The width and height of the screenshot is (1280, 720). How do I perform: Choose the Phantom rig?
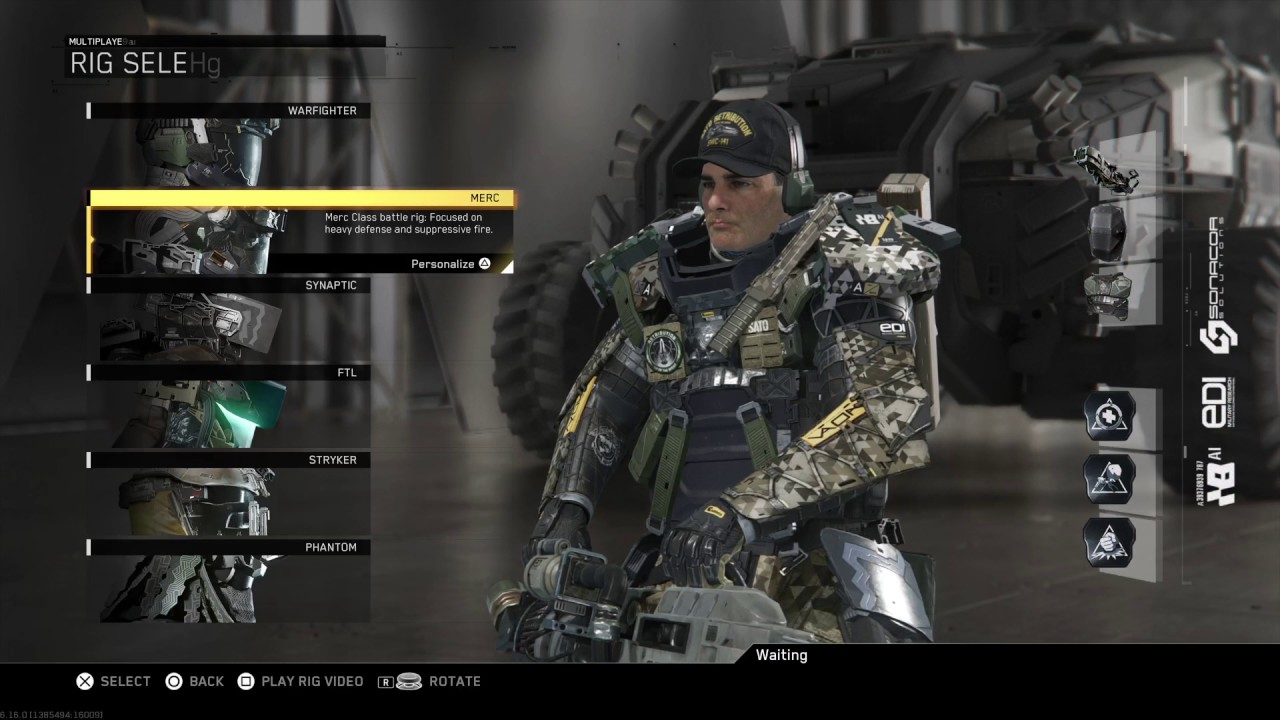(x=228, y=581)
